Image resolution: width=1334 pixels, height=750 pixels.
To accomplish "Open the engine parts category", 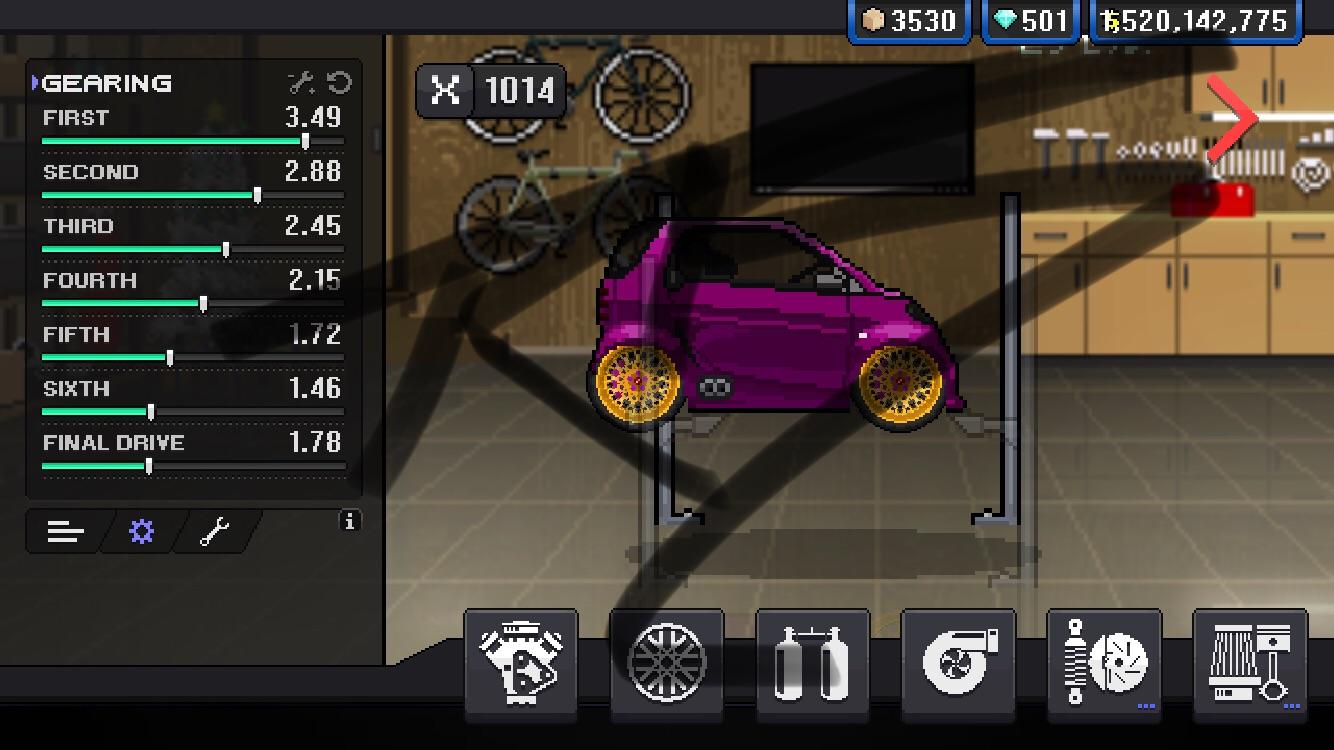I will coord(521,663).
